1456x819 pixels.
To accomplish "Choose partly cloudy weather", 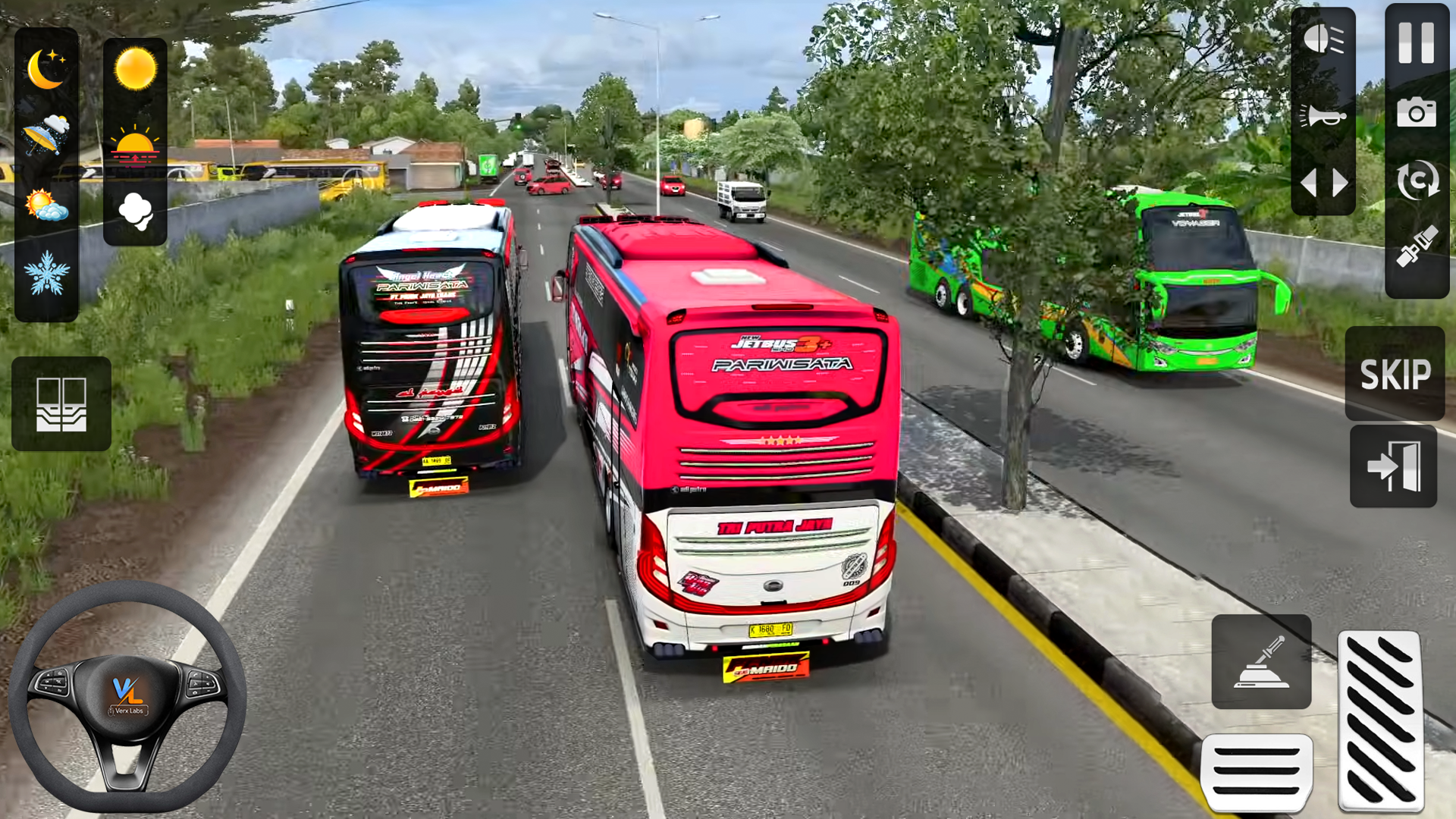I will pos(47,201).
